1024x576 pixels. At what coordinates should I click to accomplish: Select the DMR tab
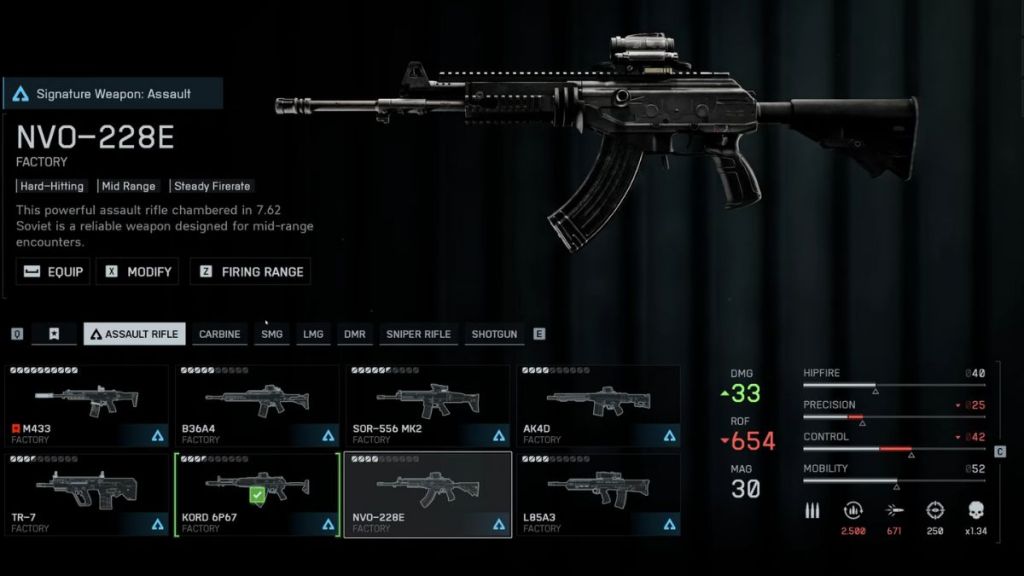pos(355,334)
